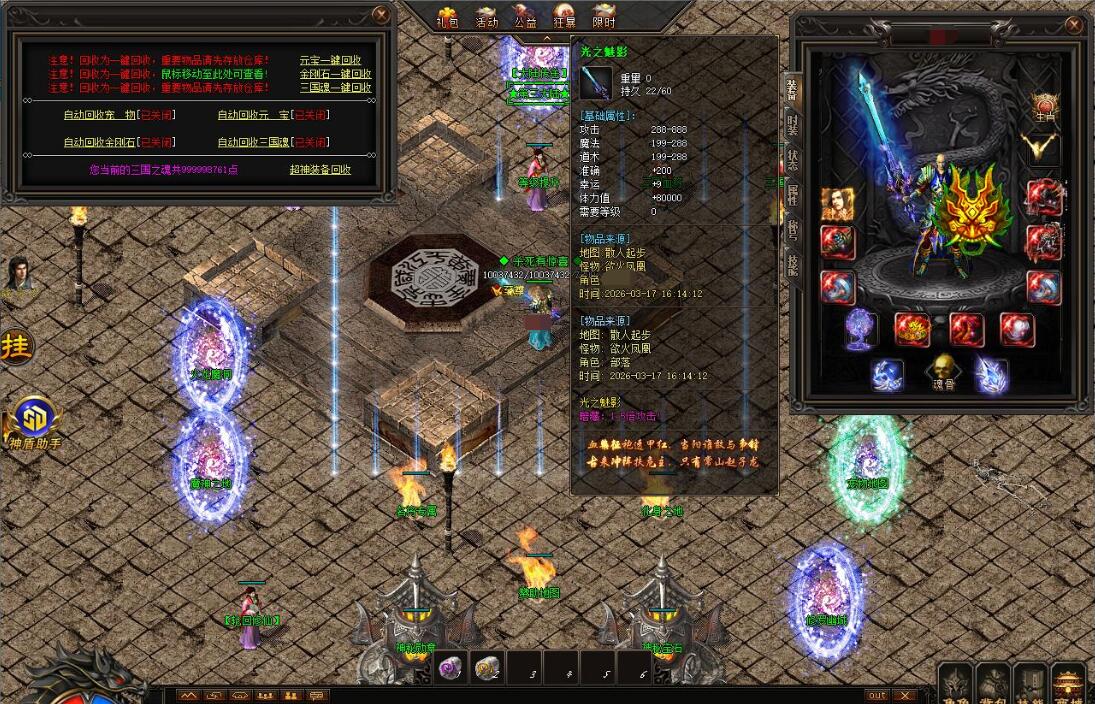Activate the 挂 auto-combat button
The height and width of the screenshot is (704, 1095).
(x=16, y=346)
